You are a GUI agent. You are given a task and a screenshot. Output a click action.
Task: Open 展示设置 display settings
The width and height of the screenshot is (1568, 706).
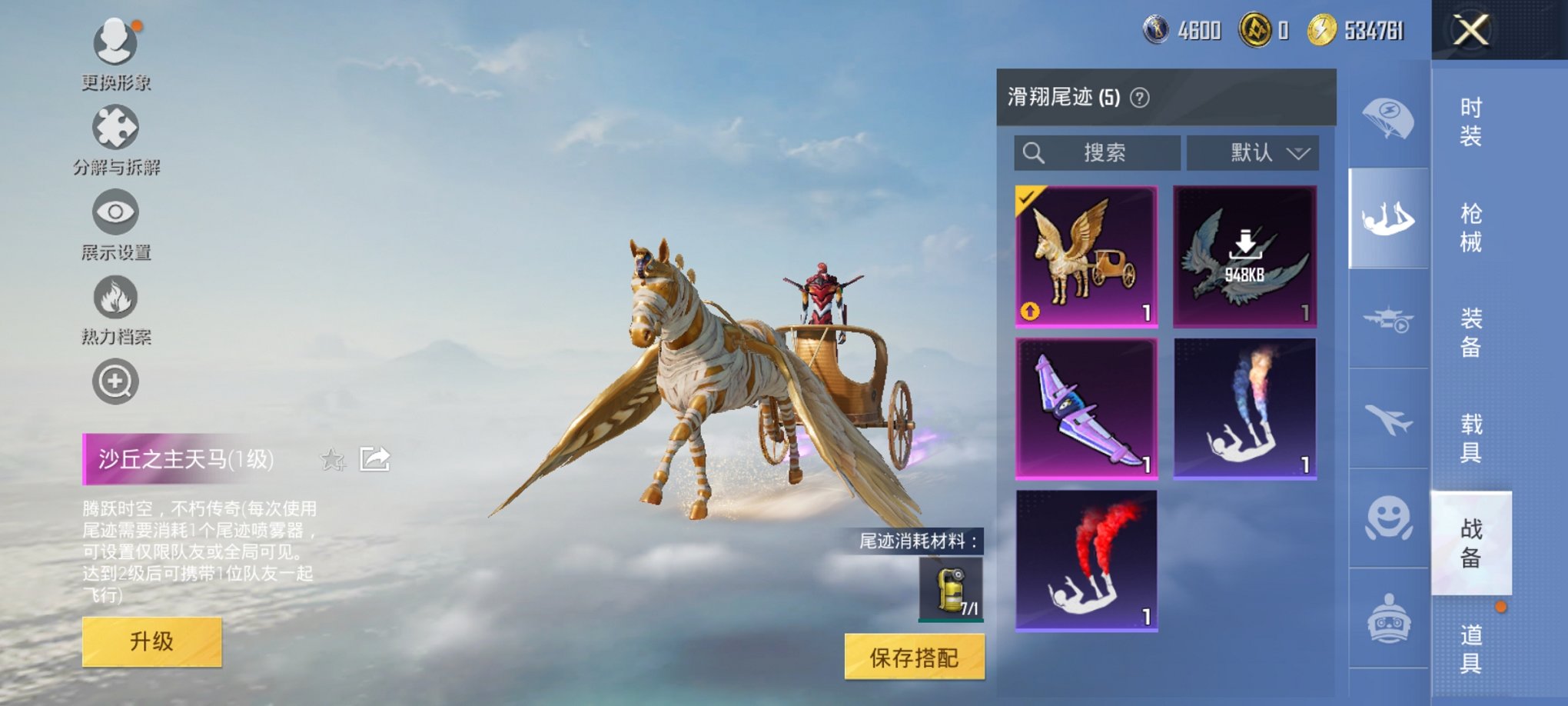coord(114,214)
